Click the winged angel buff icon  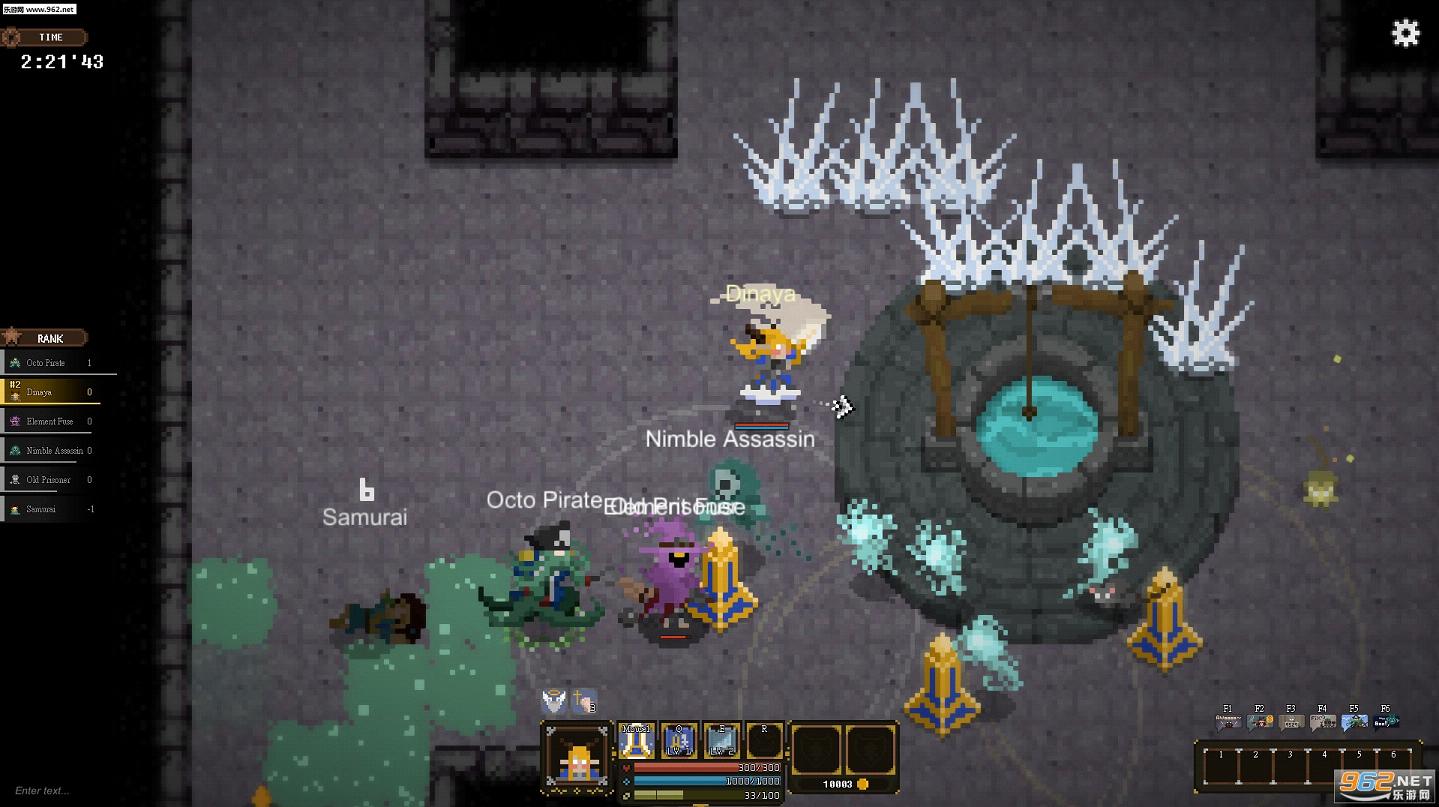(553, 701)
